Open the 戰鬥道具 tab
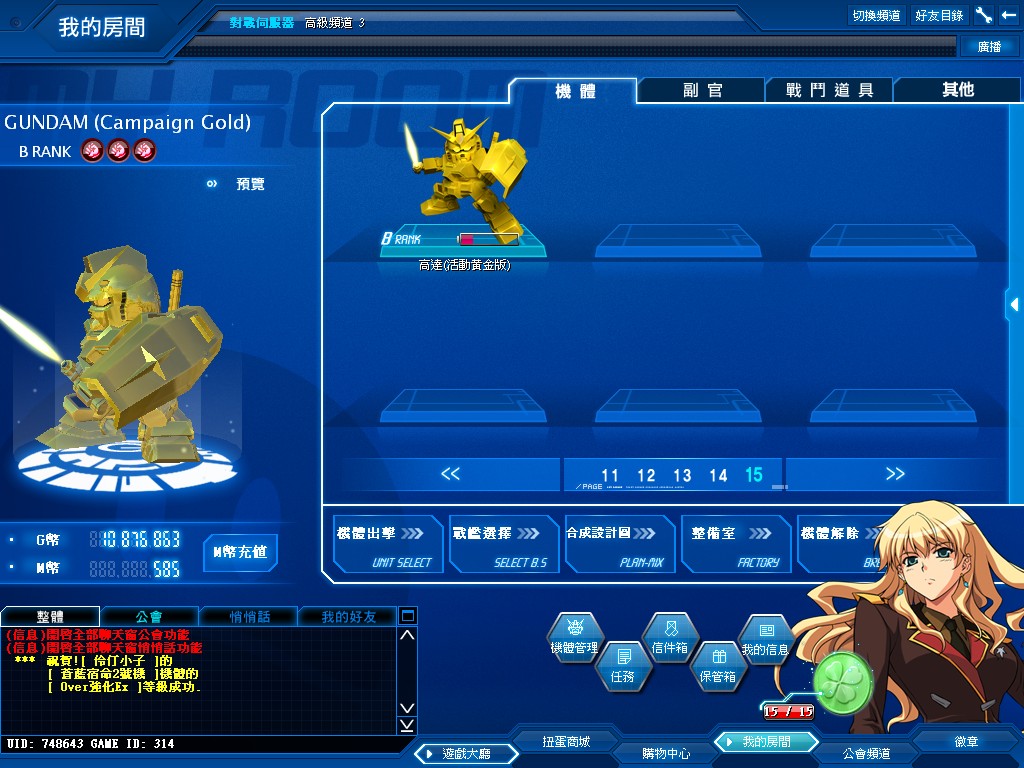Viewport: 1024px width, 768px height. click(x=829, y=90)
